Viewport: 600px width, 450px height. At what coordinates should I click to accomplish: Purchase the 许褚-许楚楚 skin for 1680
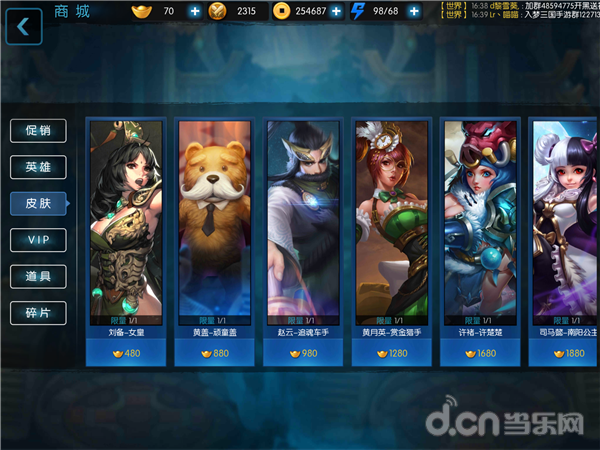tap(480, 352)
